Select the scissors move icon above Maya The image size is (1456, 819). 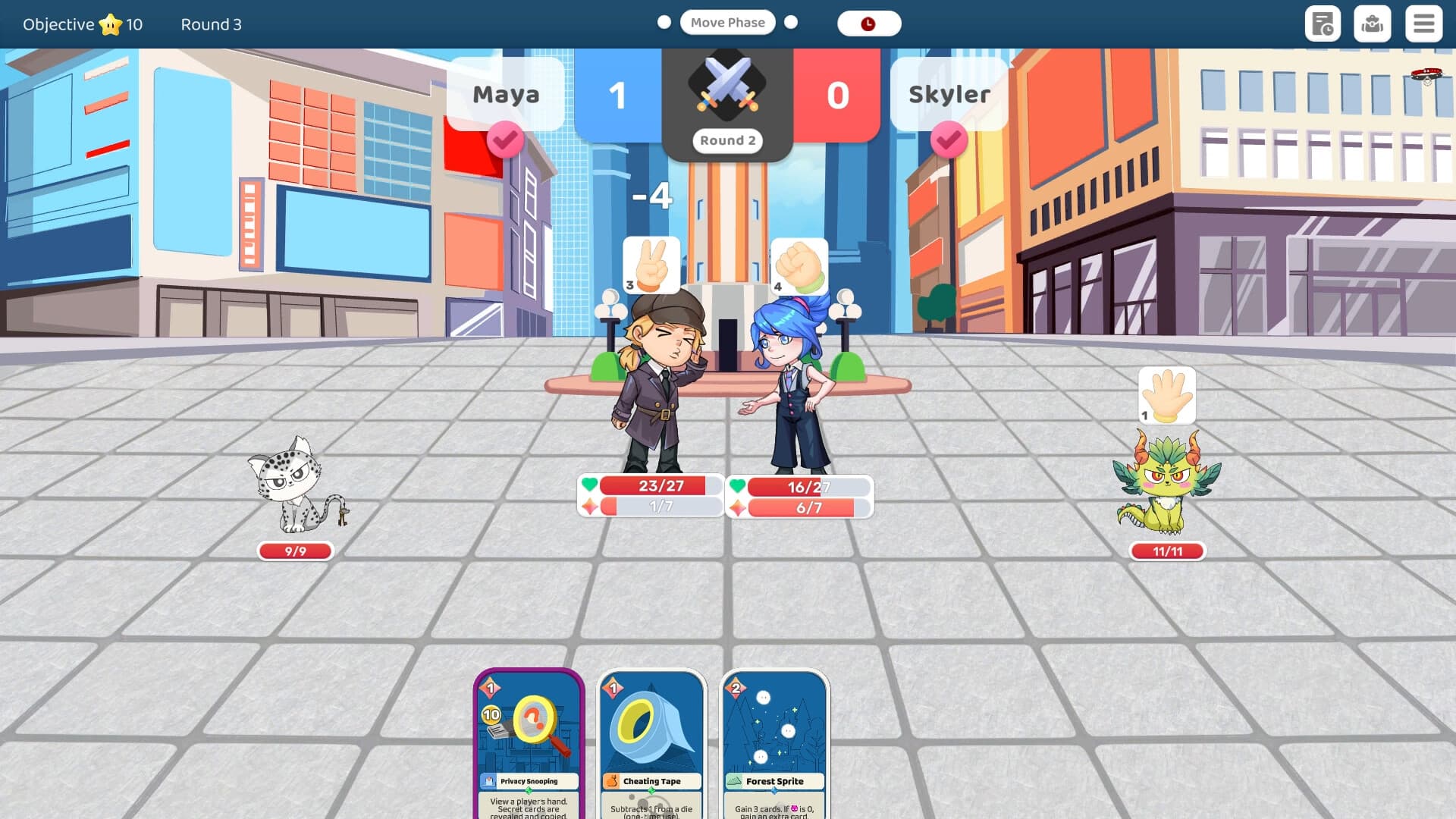(651, 265)
